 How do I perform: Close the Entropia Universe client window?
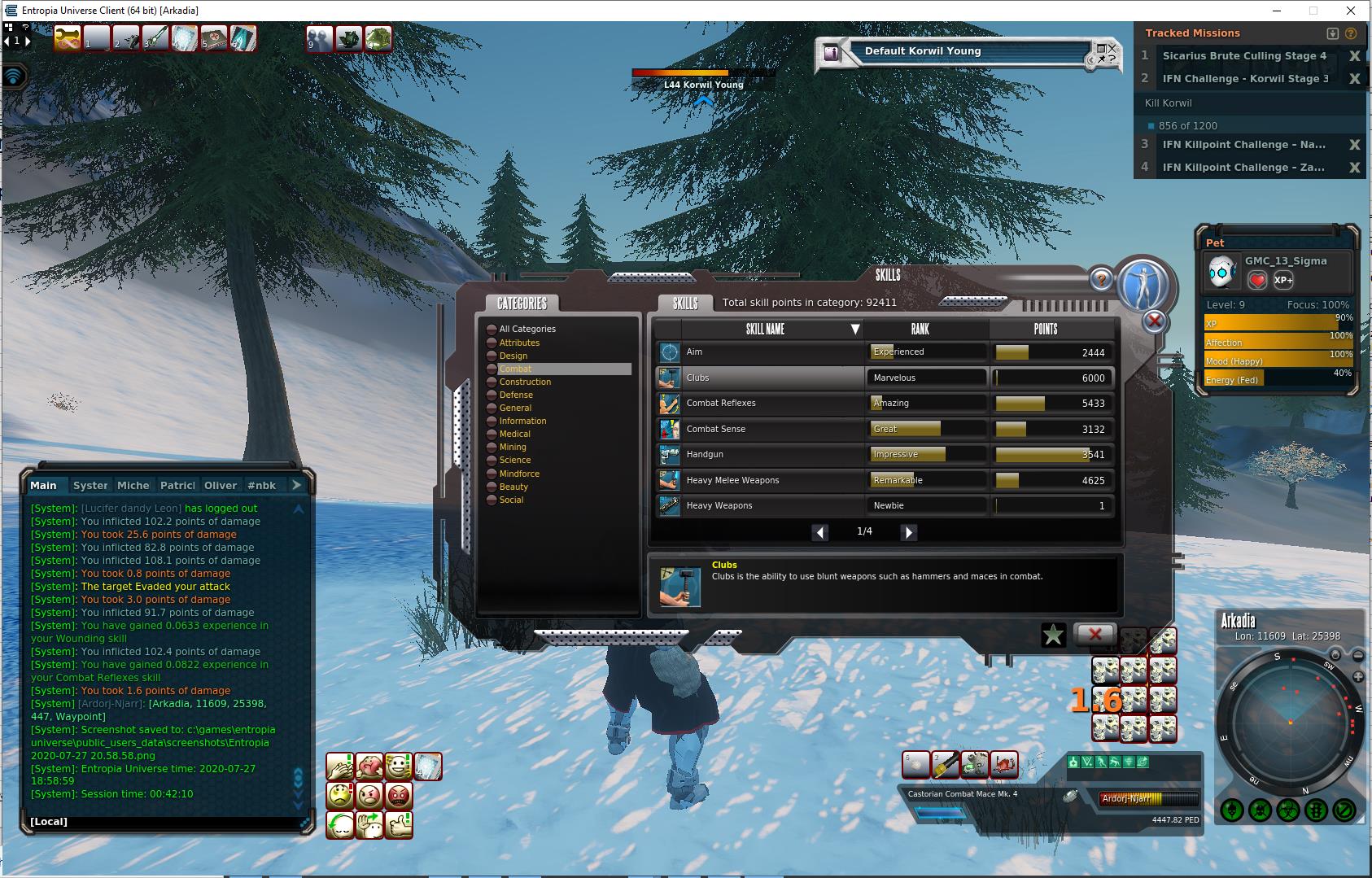click(1352, 11)
